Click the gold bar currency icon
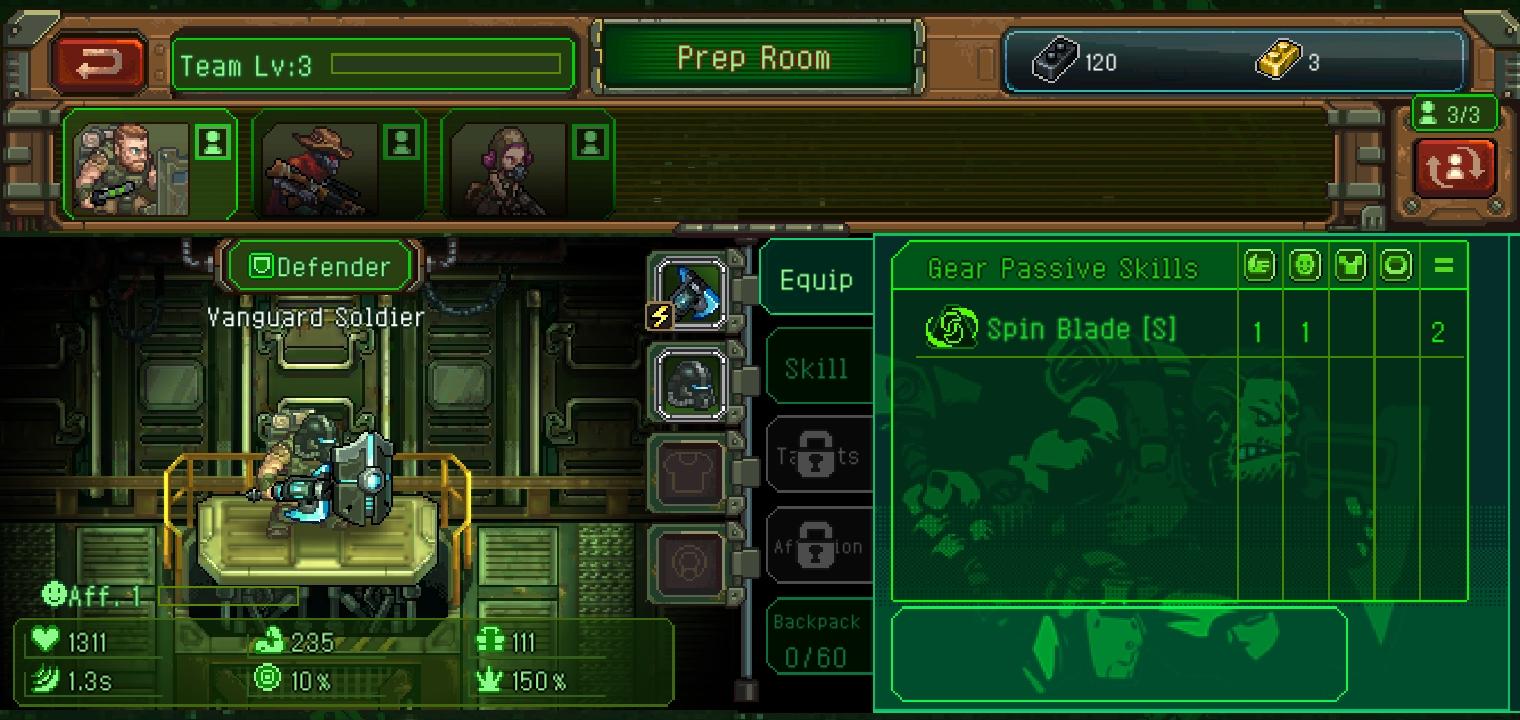Image resolution: width=1520 pixels, height=720 pixels. [1278, 62]
